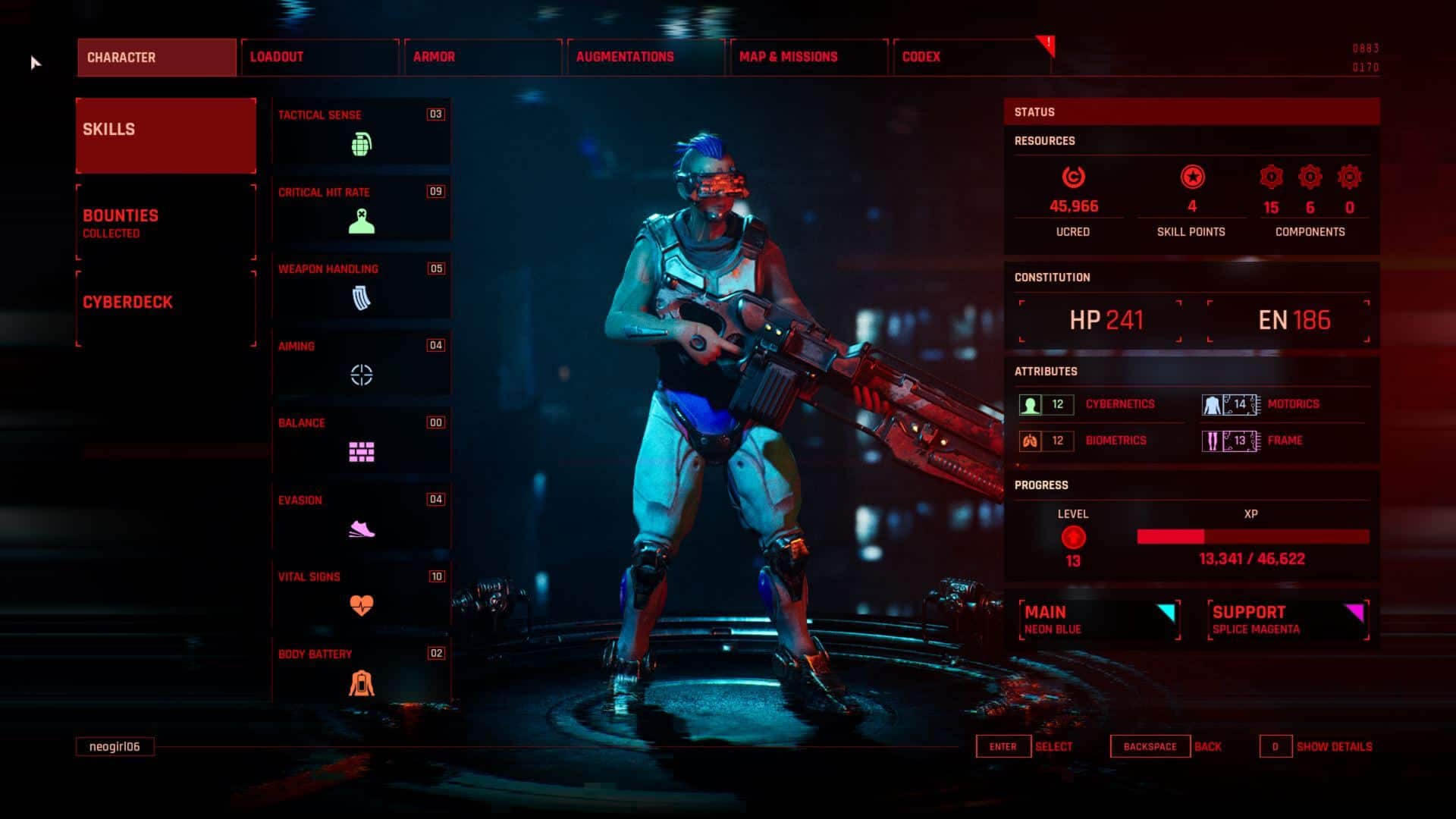
Task: Pick the Body Battery skill
Action: pyautogui.click(x=361, y=671)
